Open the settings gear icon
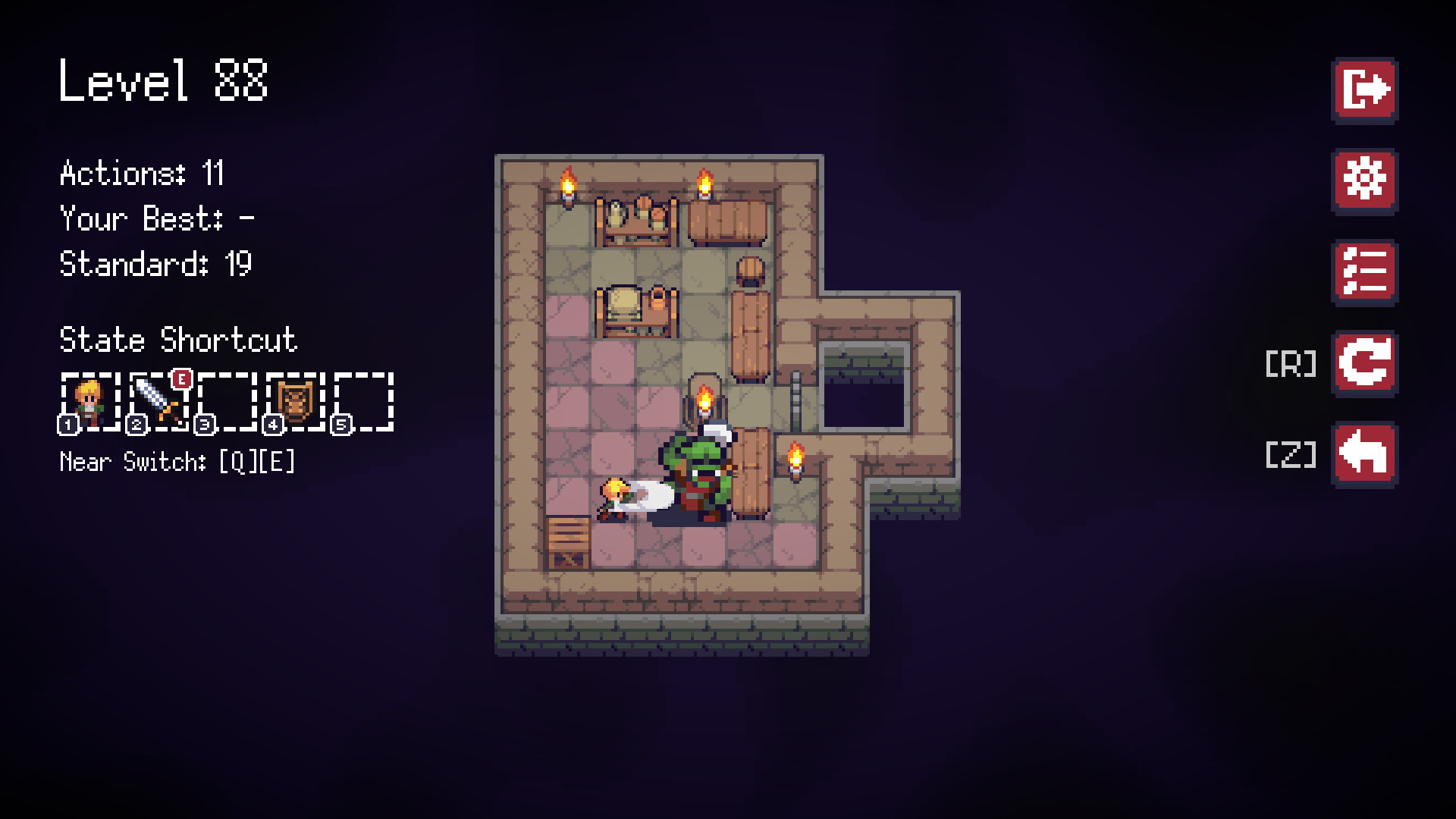The width and height of the screenshot is (1456, 819). pos(1363,179)
